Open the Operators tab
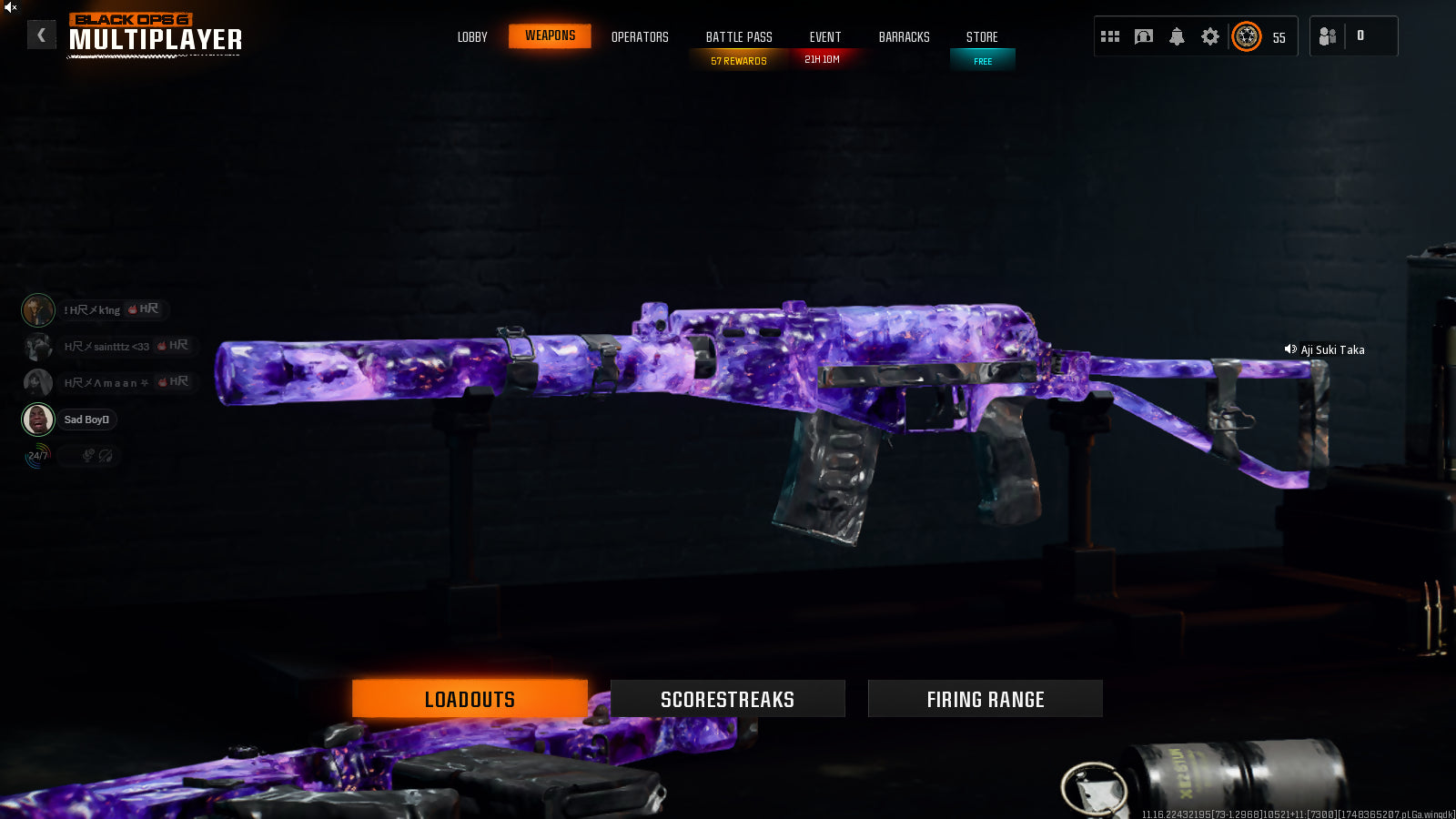 pos(640,37)
